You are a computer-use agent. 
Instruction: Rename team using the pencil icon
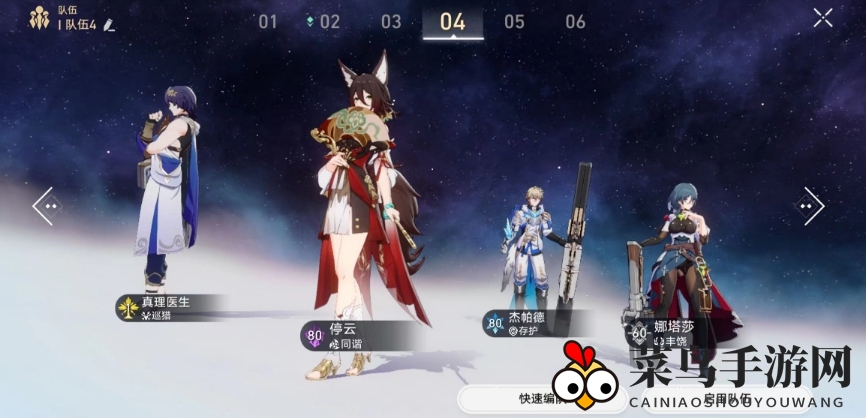(109, 24)
